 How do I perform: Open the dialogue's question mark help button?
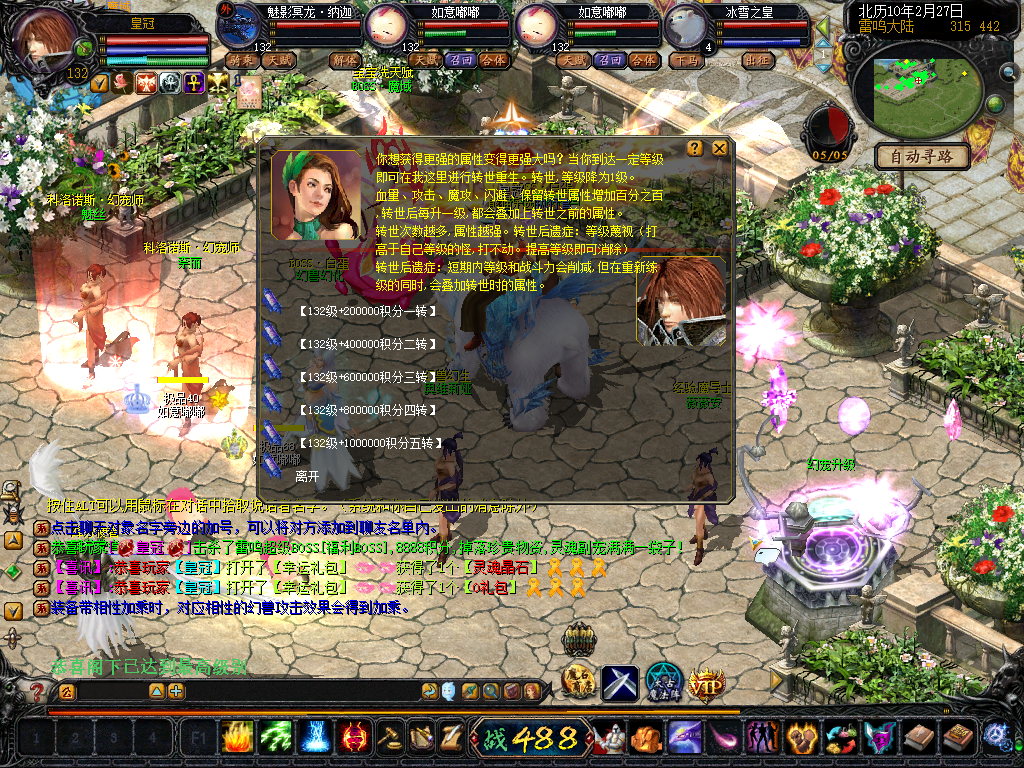coord(695,149)
